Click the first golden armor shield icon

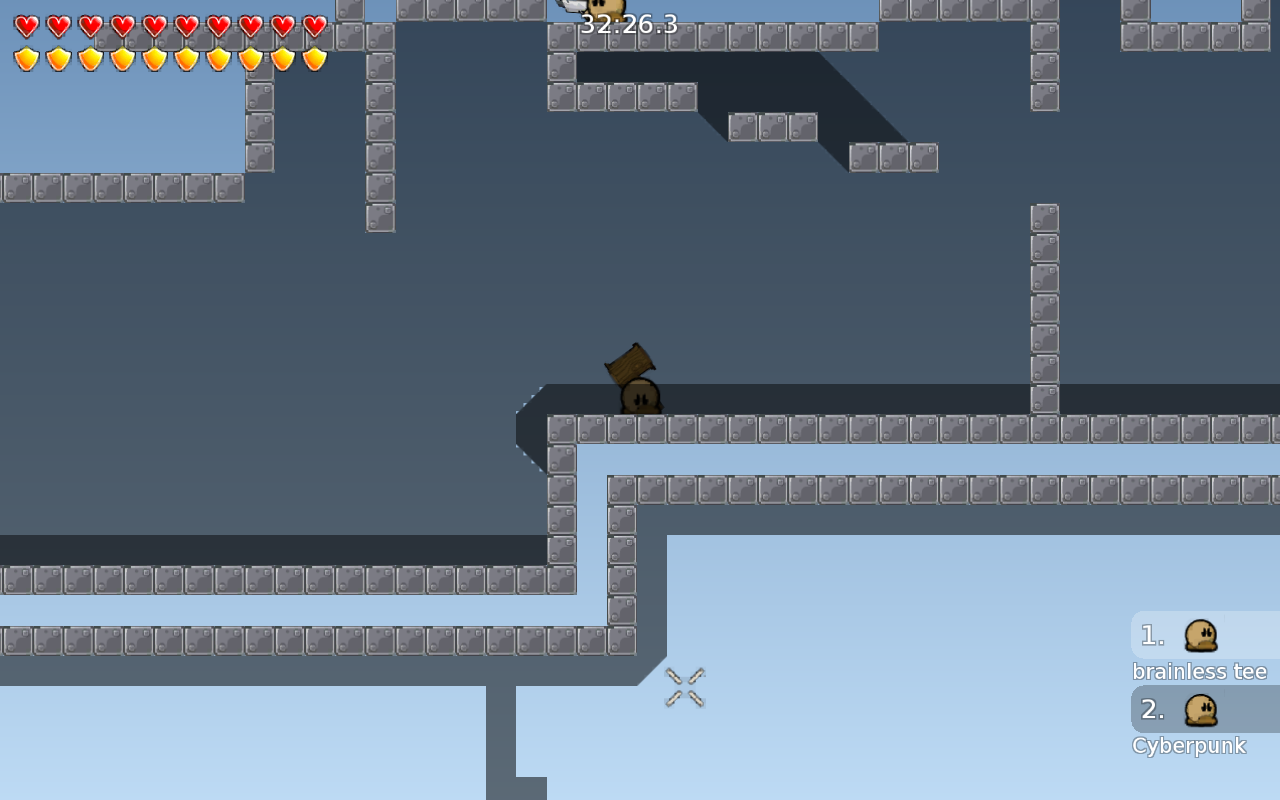(x=27, y=57)
